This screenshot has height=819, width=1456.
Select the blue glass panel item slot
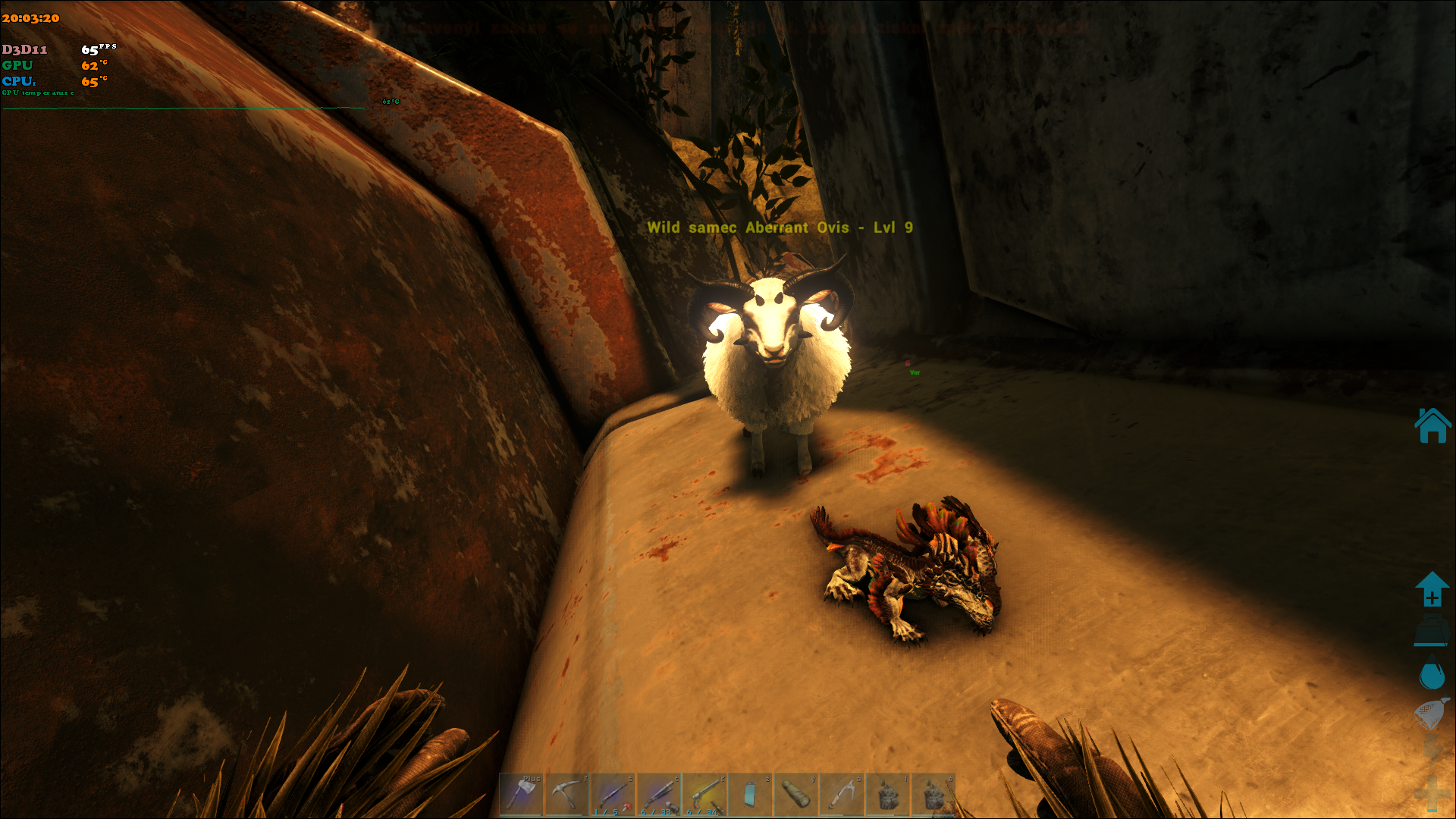[x=750, y=794]
